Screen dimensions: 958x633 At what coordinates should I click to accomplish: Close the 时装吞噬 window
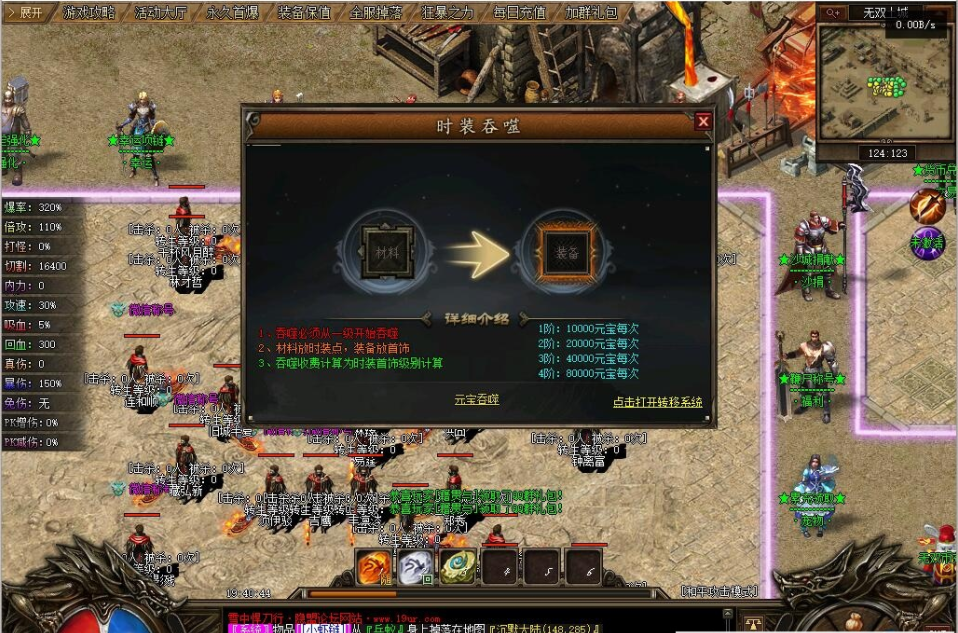coord(703,122)
